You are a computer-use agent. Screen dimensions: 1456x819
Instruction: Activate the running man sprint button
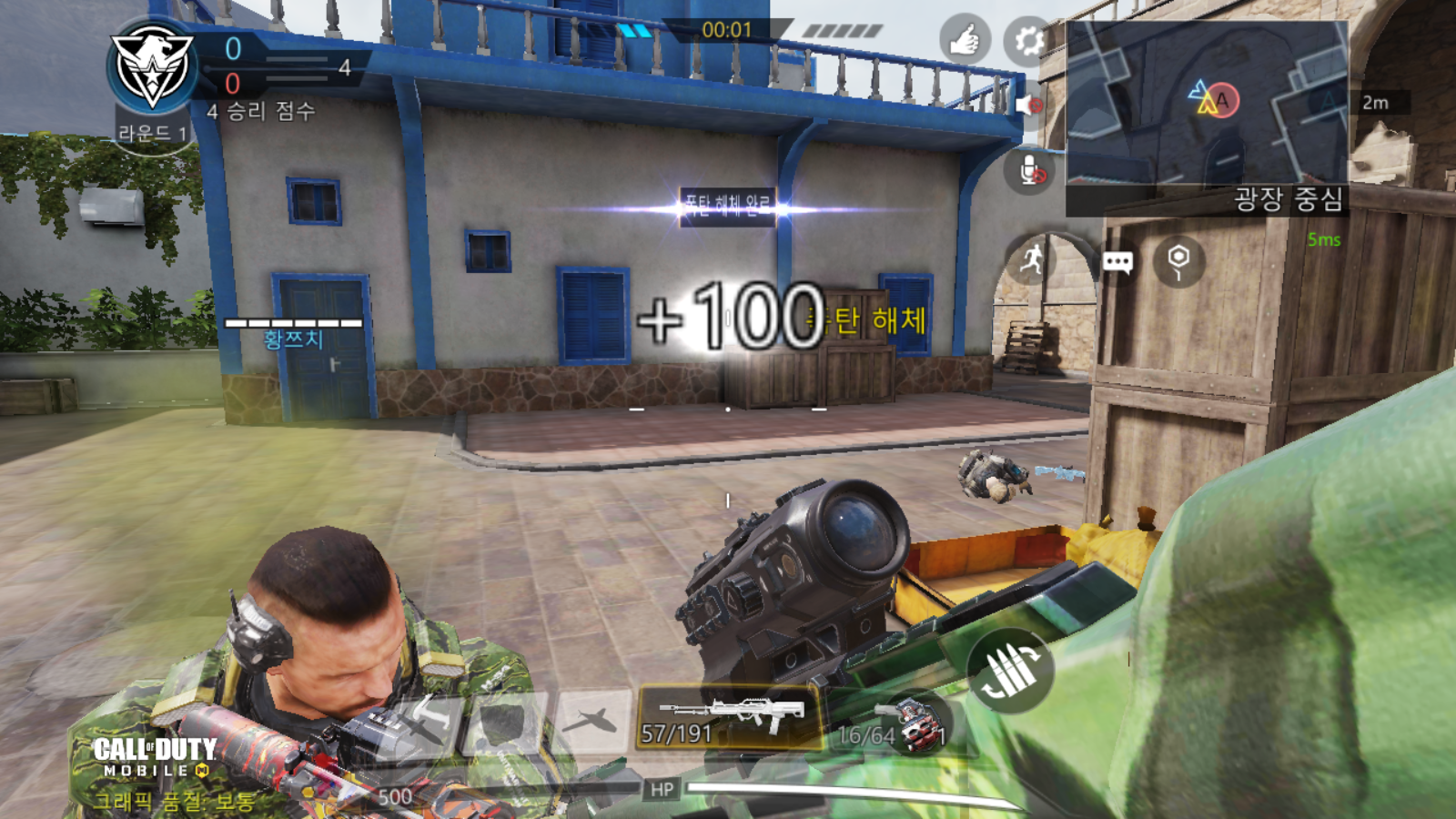click(x=1031, y=261)
